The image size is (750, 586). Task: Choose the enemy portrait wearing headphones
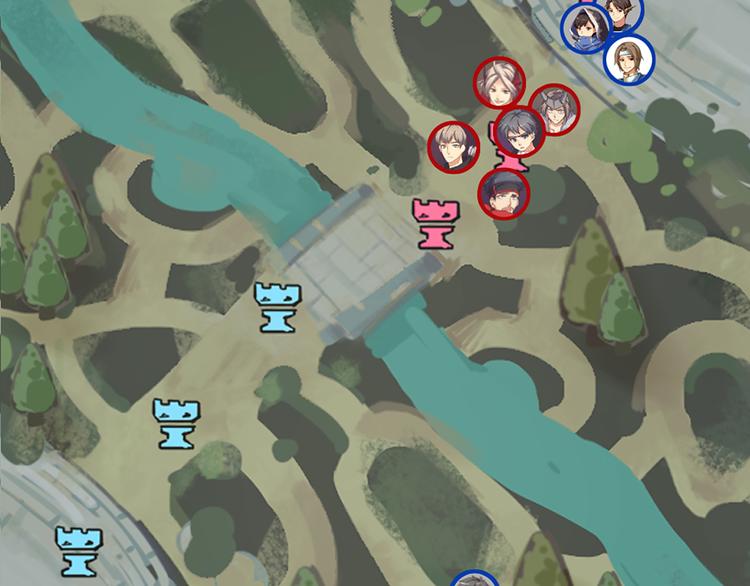454,148
